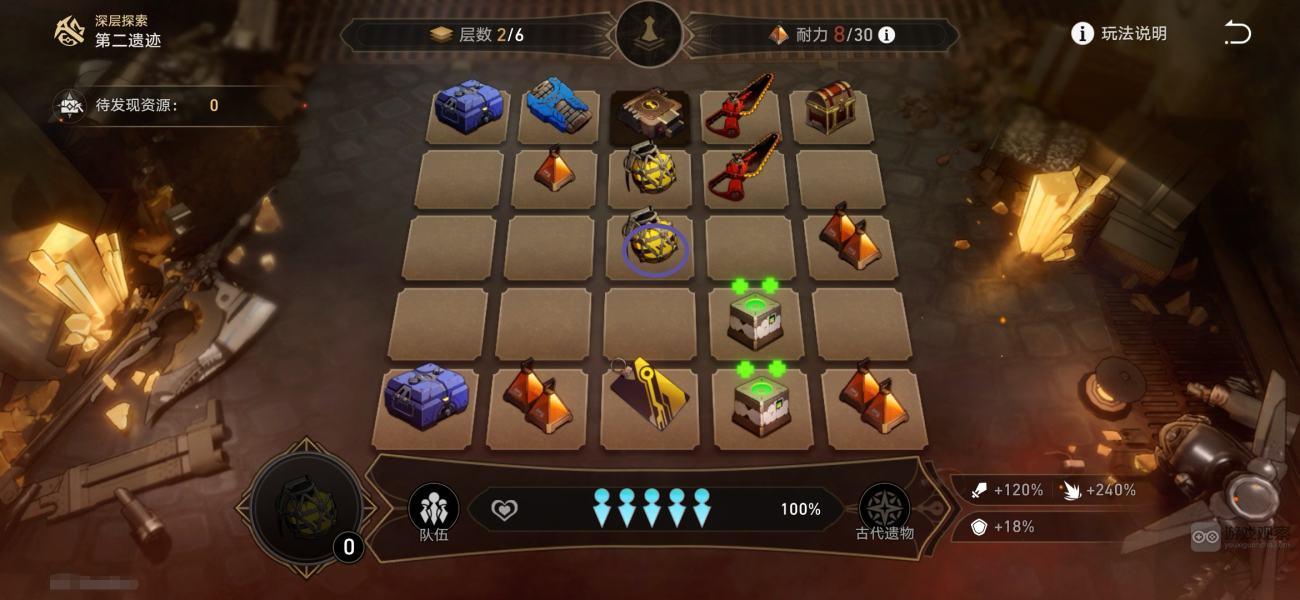Viewport: 1300px width, 600px height.
Task: Open the 玩法说明 gameplay instructions
Action: tap(1120, 34)
